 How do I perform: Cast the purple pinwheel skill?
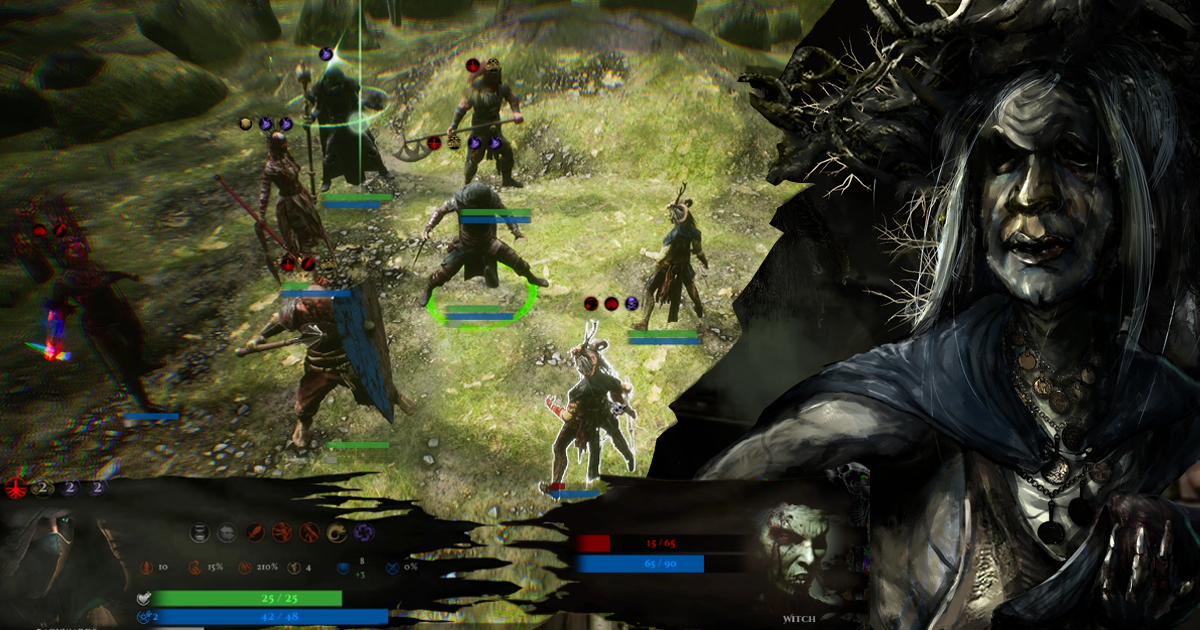point(365,533)
